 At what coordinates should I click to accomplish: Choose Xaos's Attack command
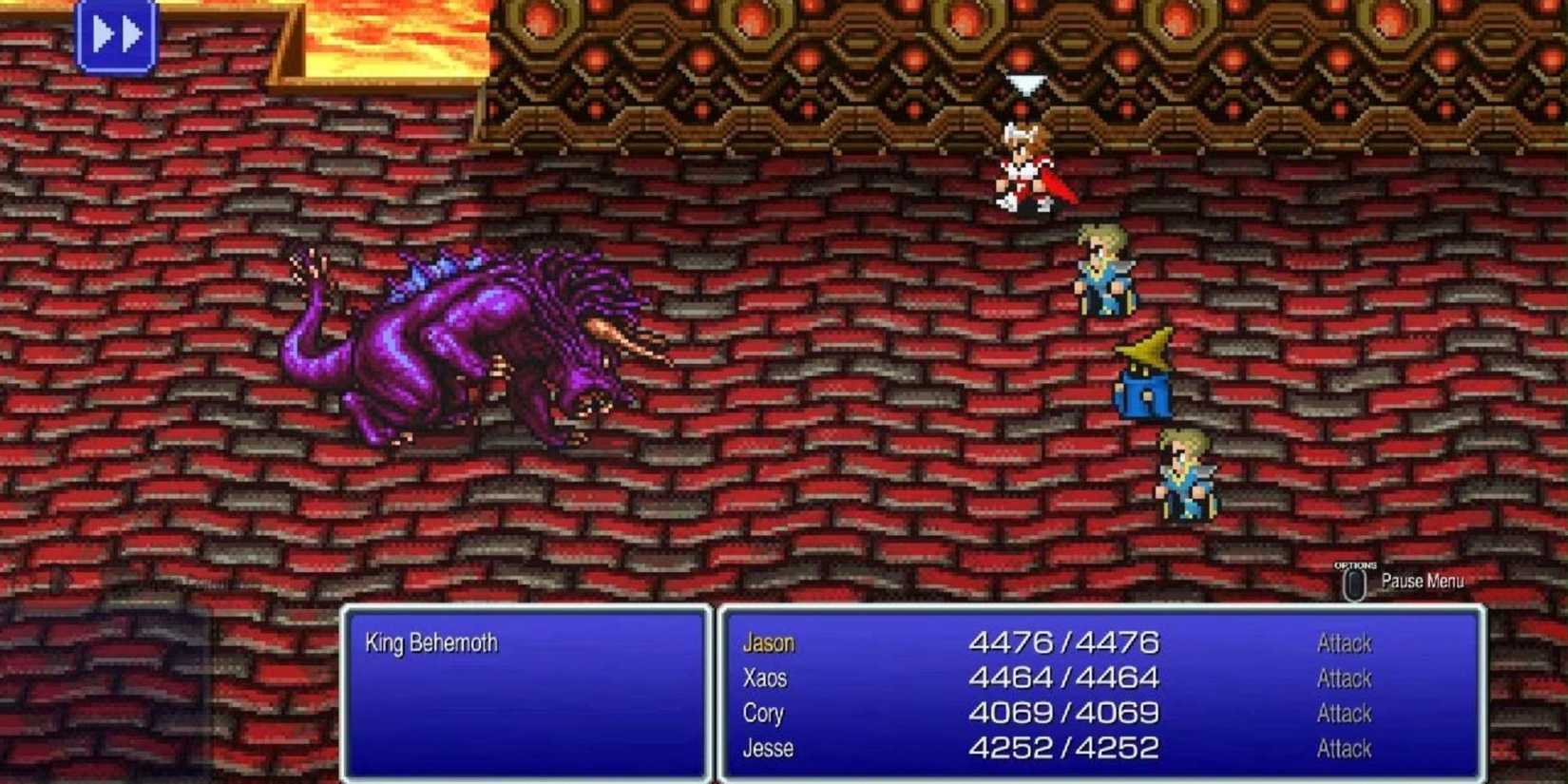pos(1343,679)
